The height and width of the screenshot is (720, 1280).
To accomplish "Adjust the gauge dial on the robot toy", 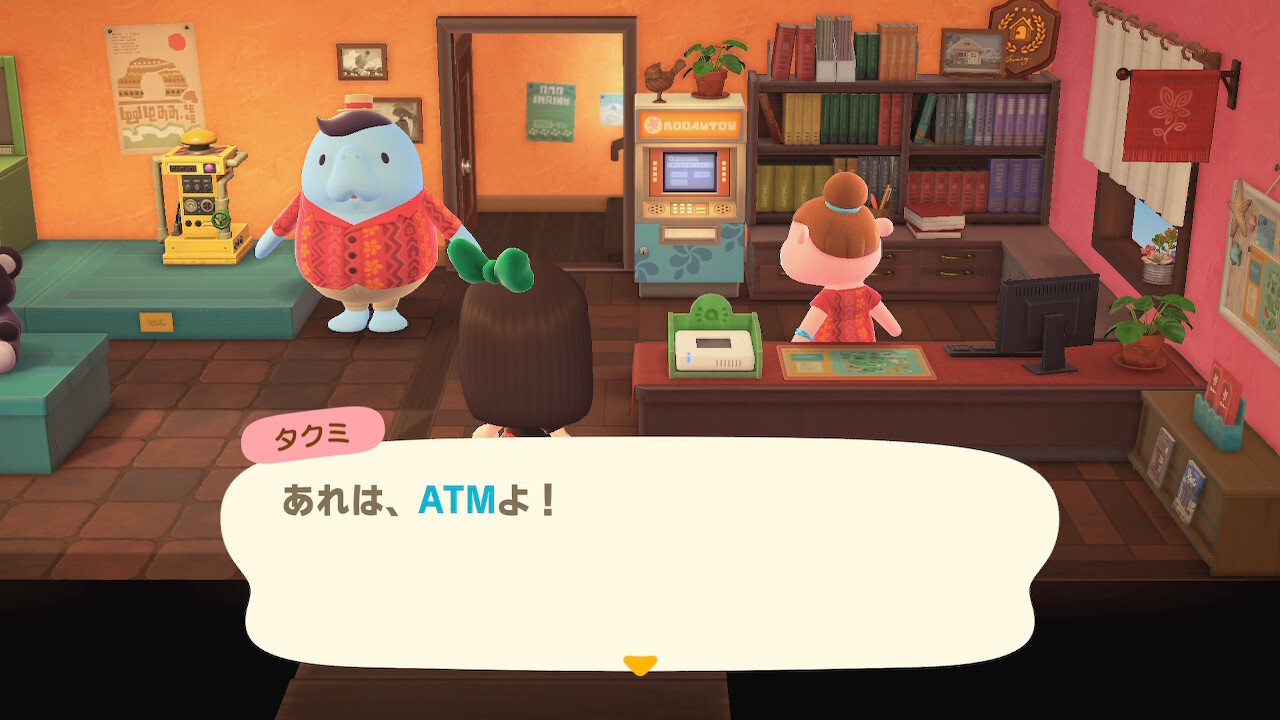I will 191,204.
